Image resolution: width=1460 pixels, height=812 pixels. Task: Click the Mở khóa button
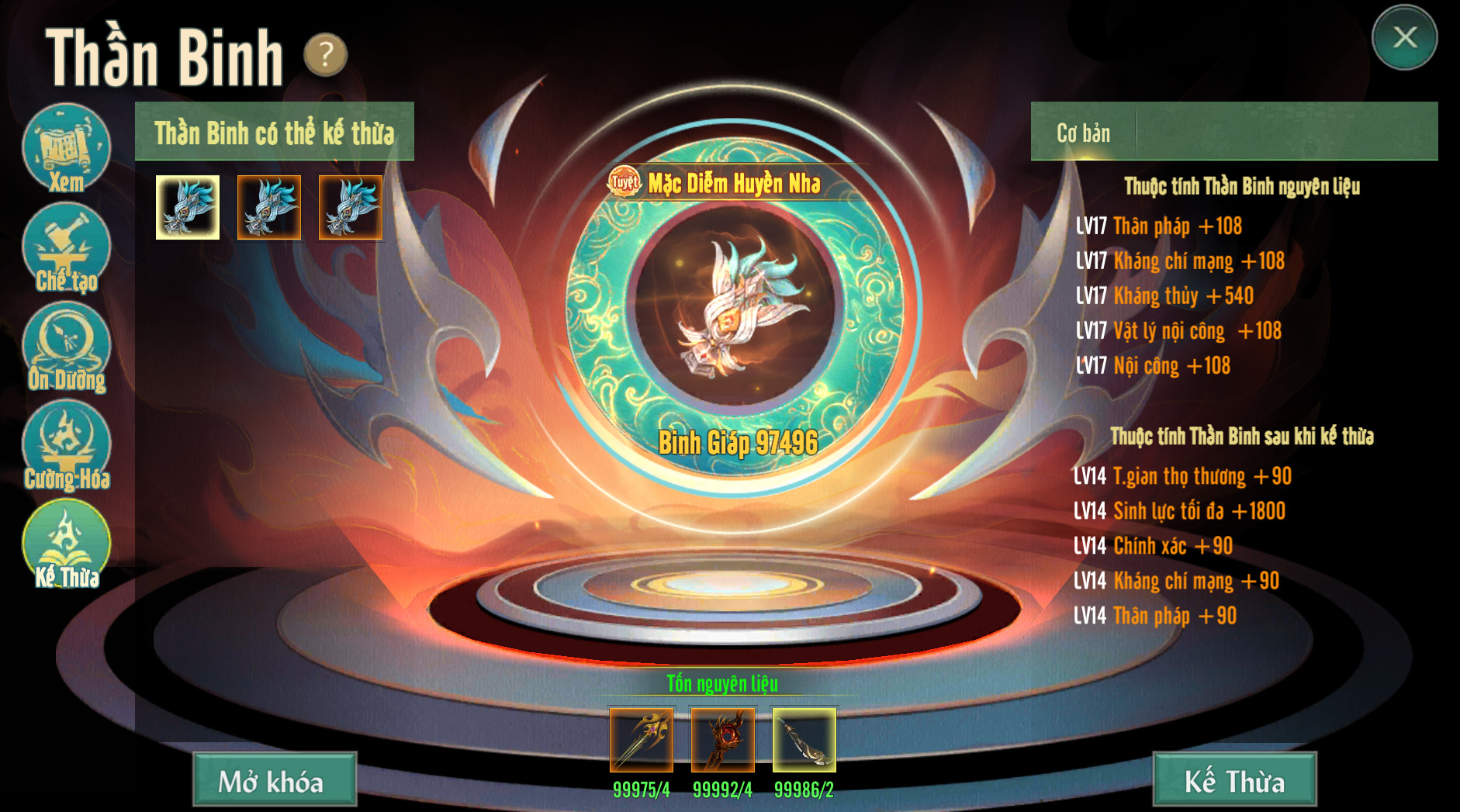pyautogui.click(x=275, y=779)
